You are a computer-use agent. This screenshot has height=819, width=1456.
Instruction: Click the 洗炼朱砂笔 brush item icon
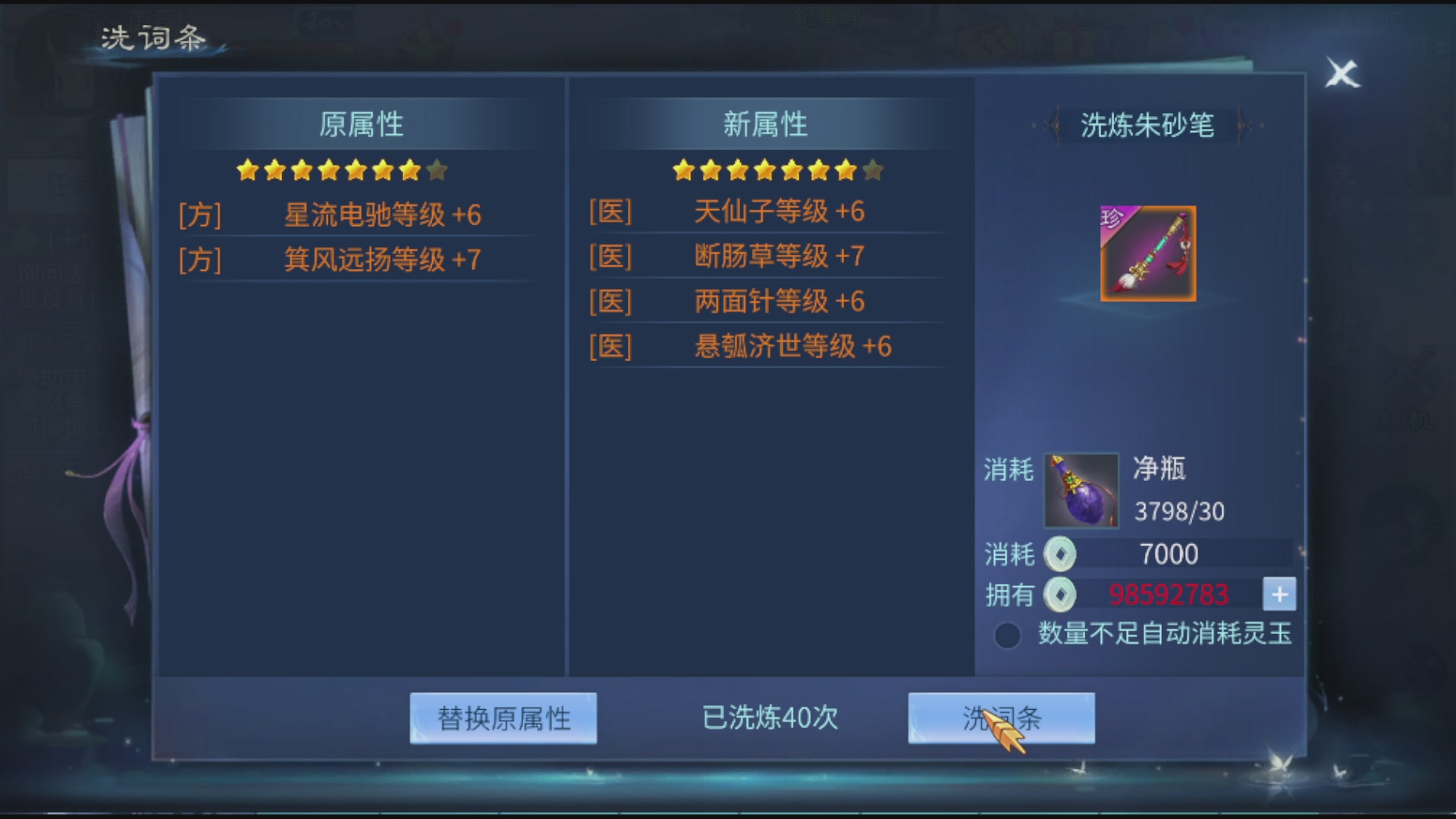[x=1147, y=253]
